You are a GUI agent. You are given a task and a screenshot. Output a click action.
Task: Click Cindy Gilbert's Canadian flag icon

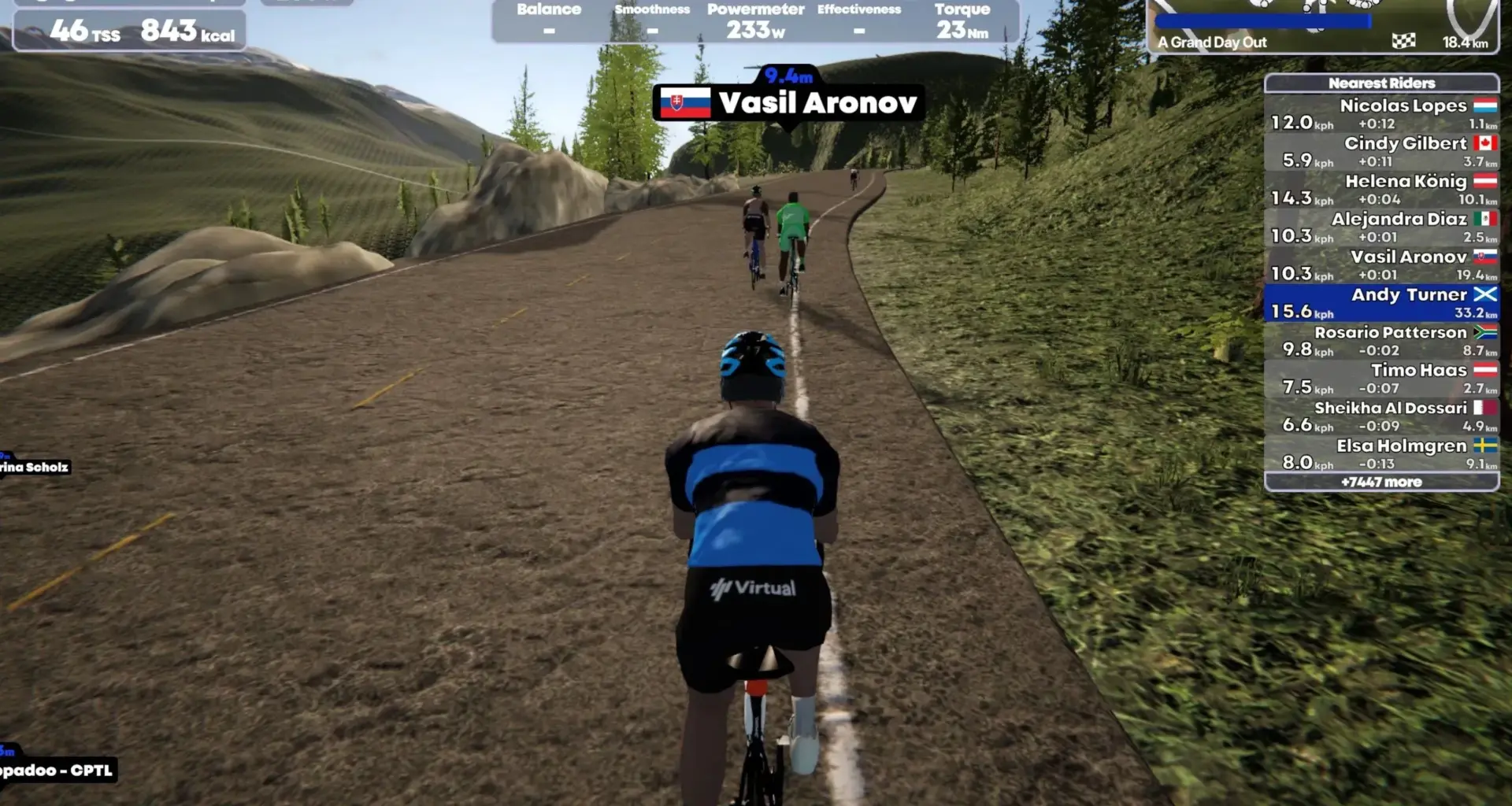(x=1484, y=143)
